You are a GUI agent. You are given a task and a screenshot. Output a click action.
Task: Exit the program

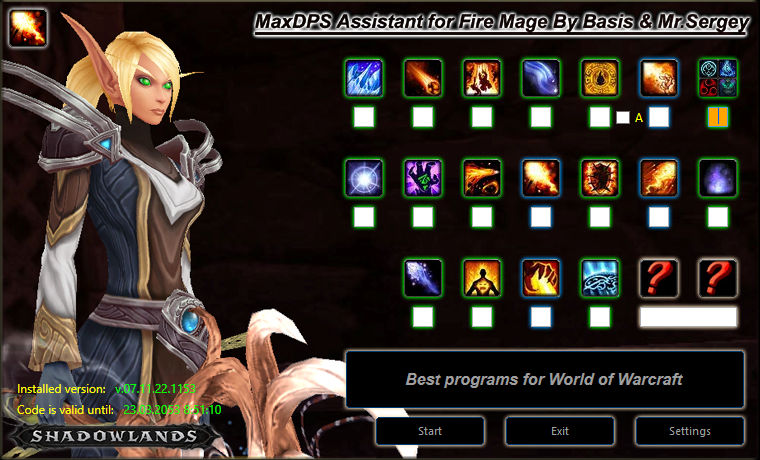click(559, 431)
